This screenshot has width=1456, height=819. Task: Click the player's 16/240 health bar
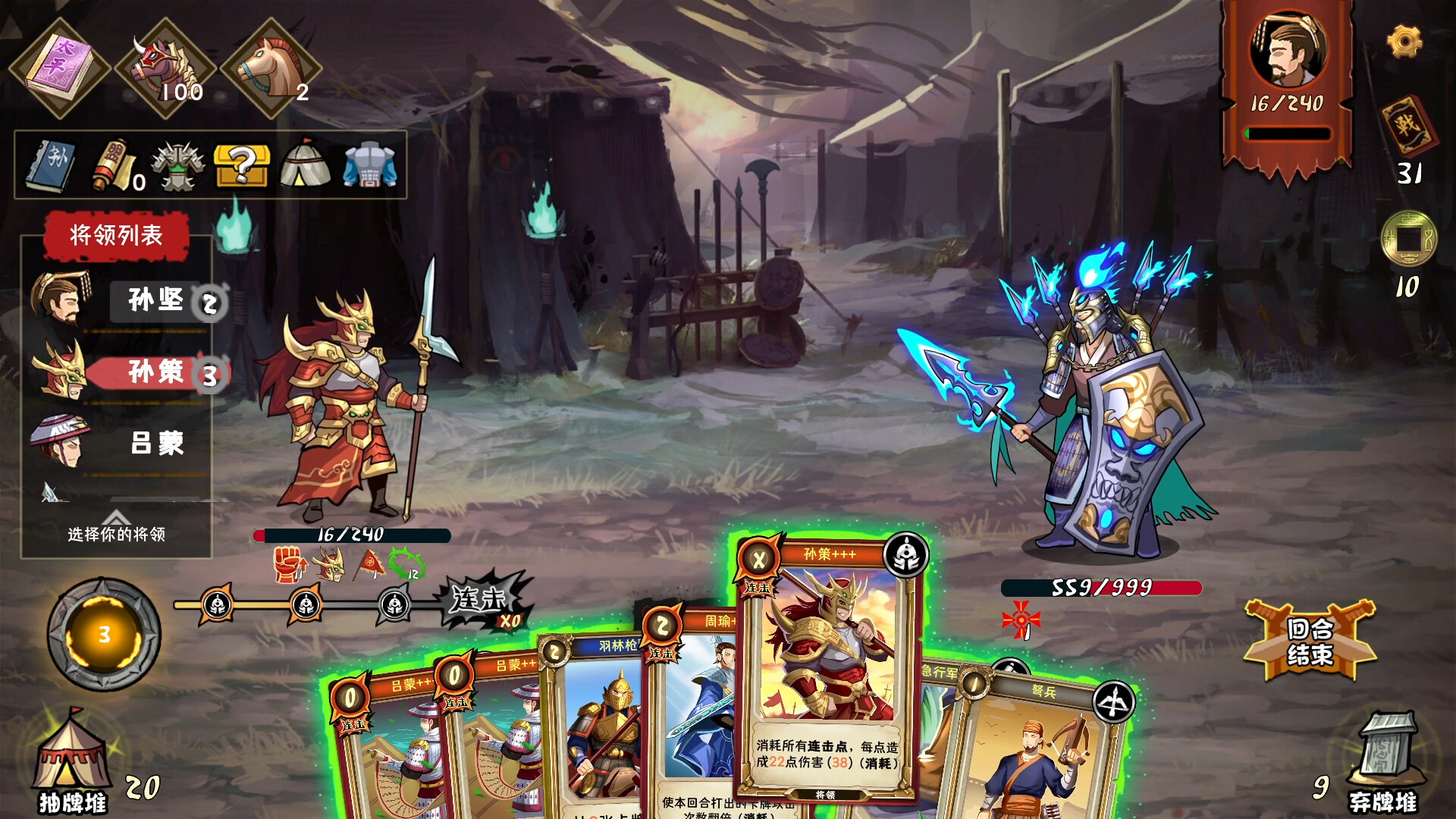coord(351,534)
